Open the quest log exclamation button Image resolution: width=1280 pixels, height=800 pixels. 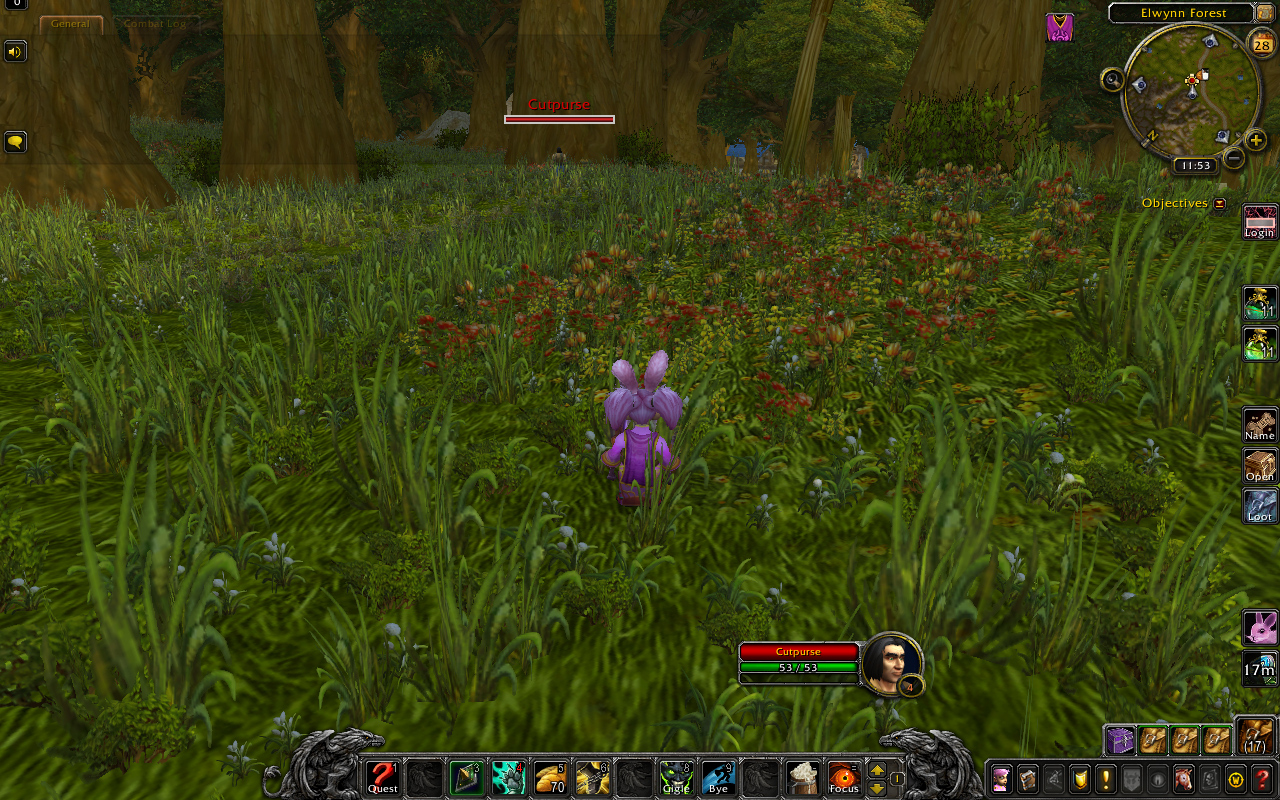[x=1106, y=778]
